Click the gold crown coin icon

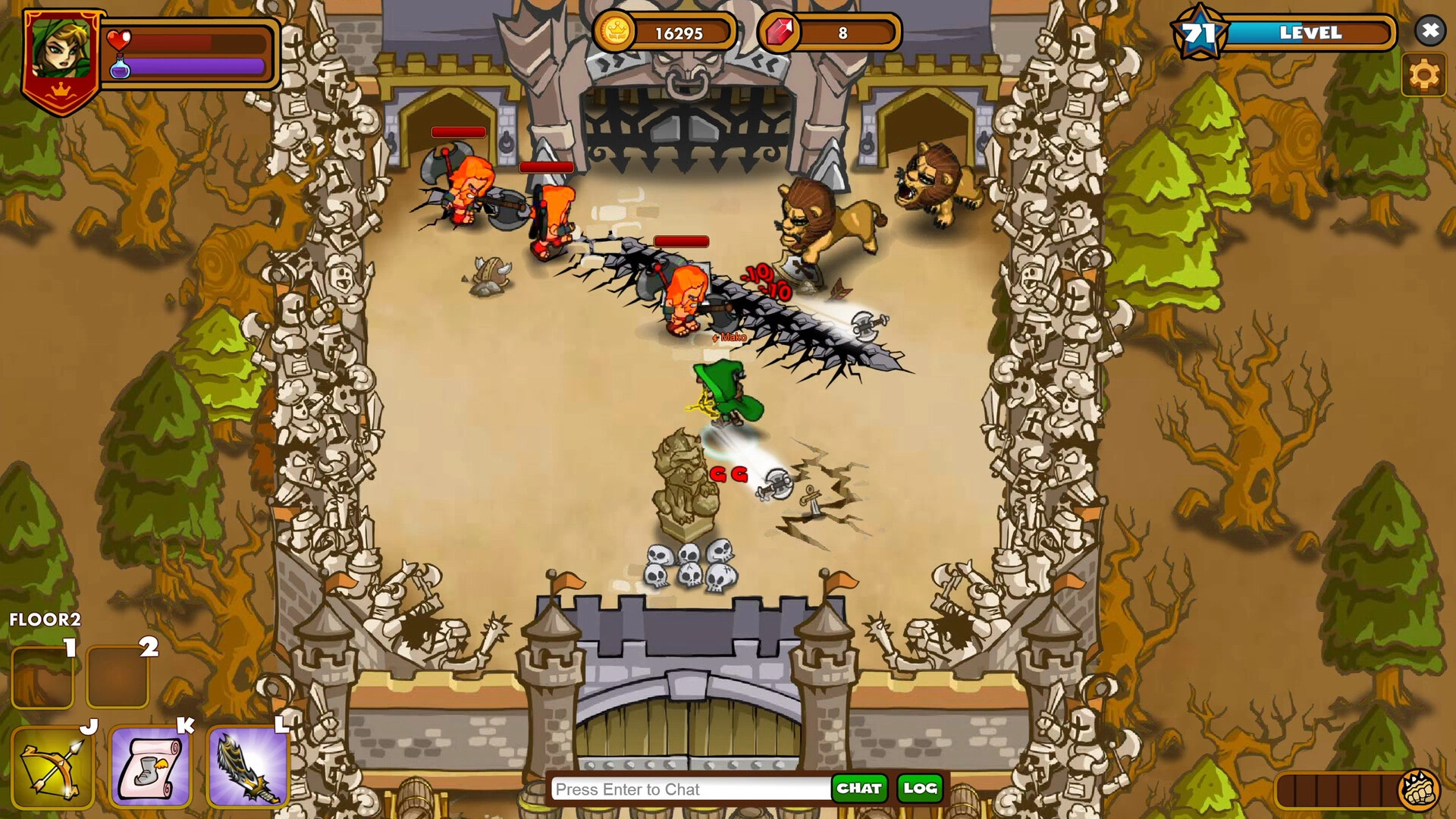[614, 33]
